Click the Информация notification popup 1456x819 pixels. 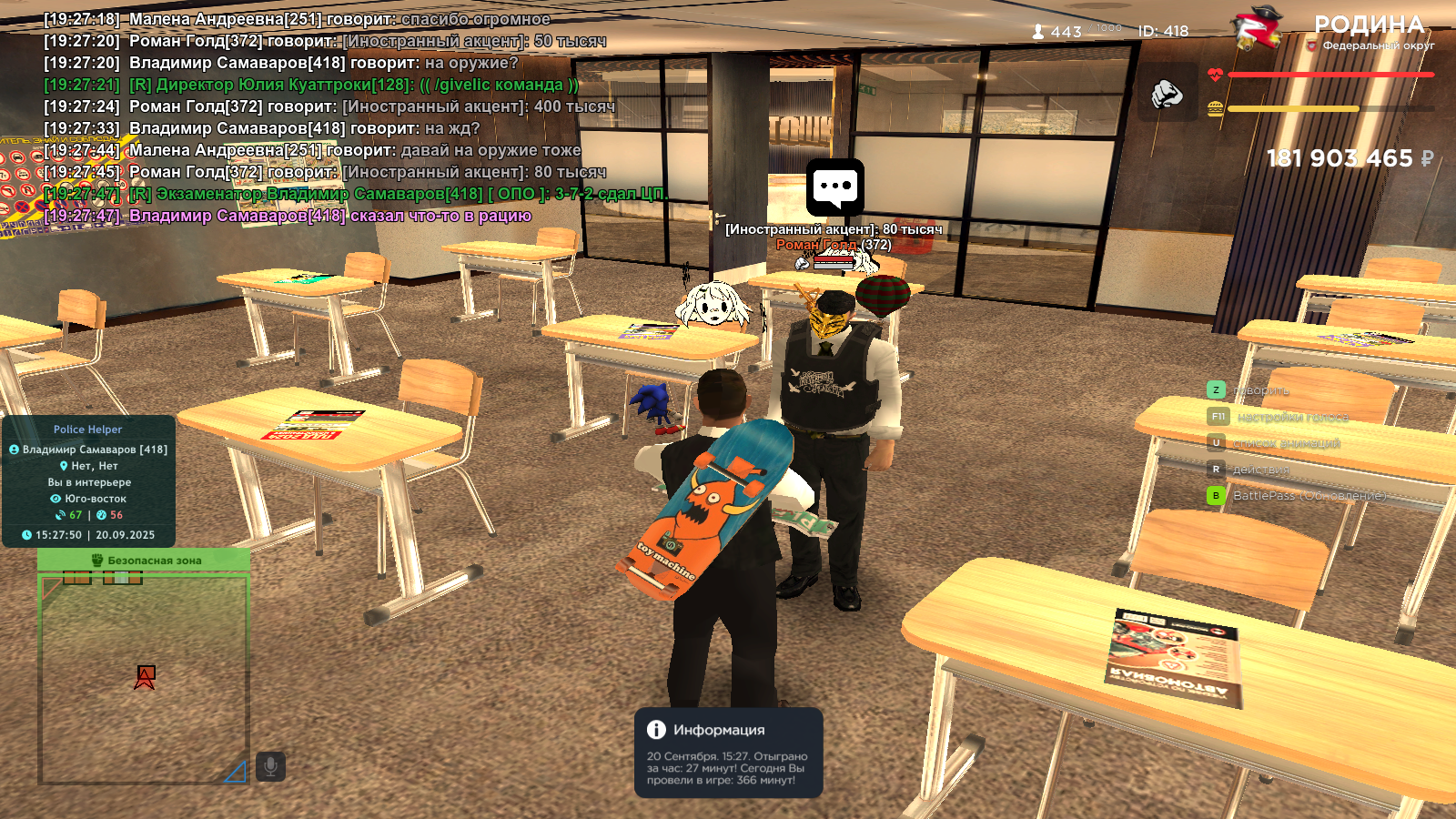(x=728, y=753)
